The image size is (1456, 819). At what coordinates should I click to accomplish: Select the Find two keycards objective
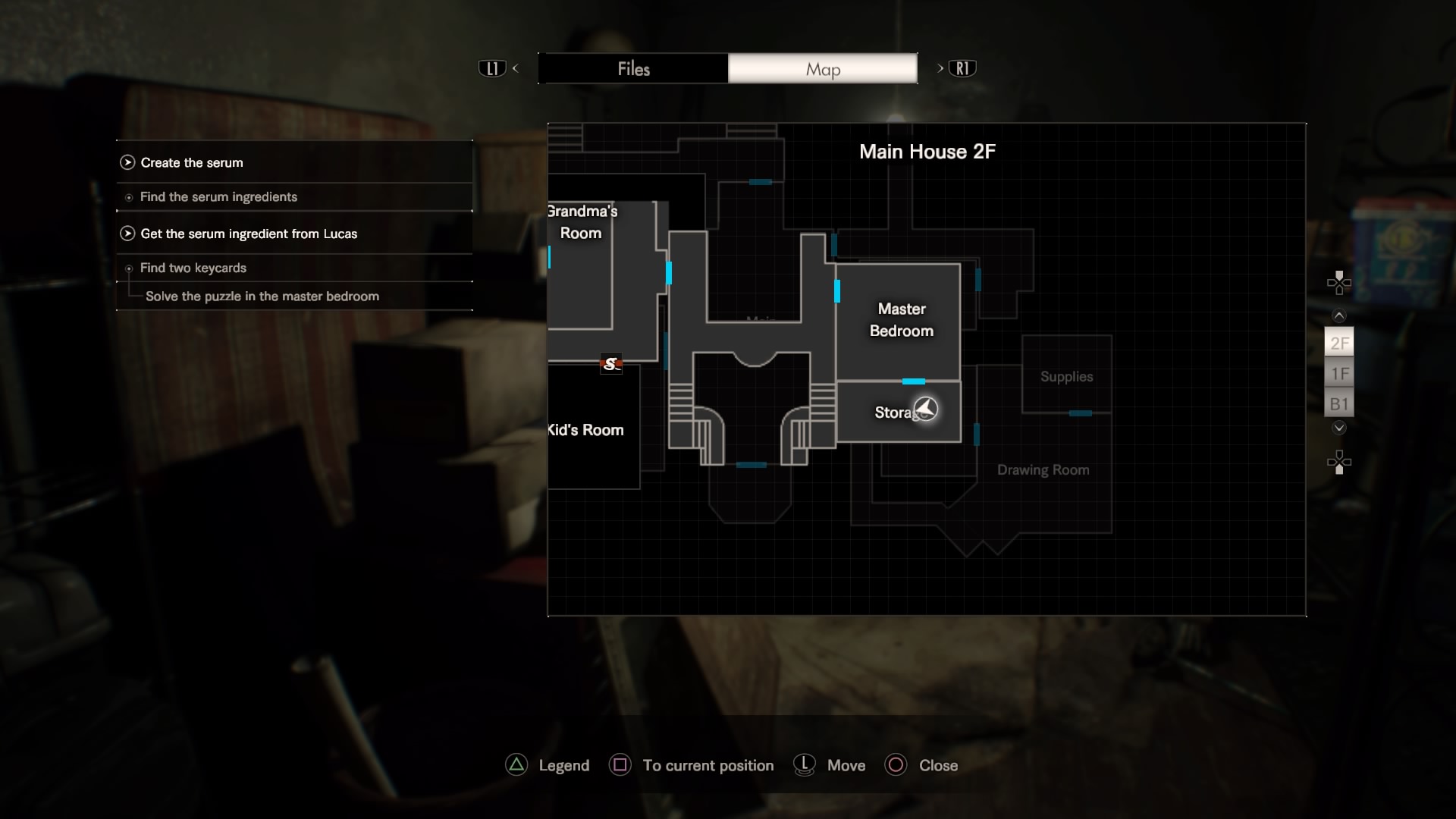pos(193,268)
